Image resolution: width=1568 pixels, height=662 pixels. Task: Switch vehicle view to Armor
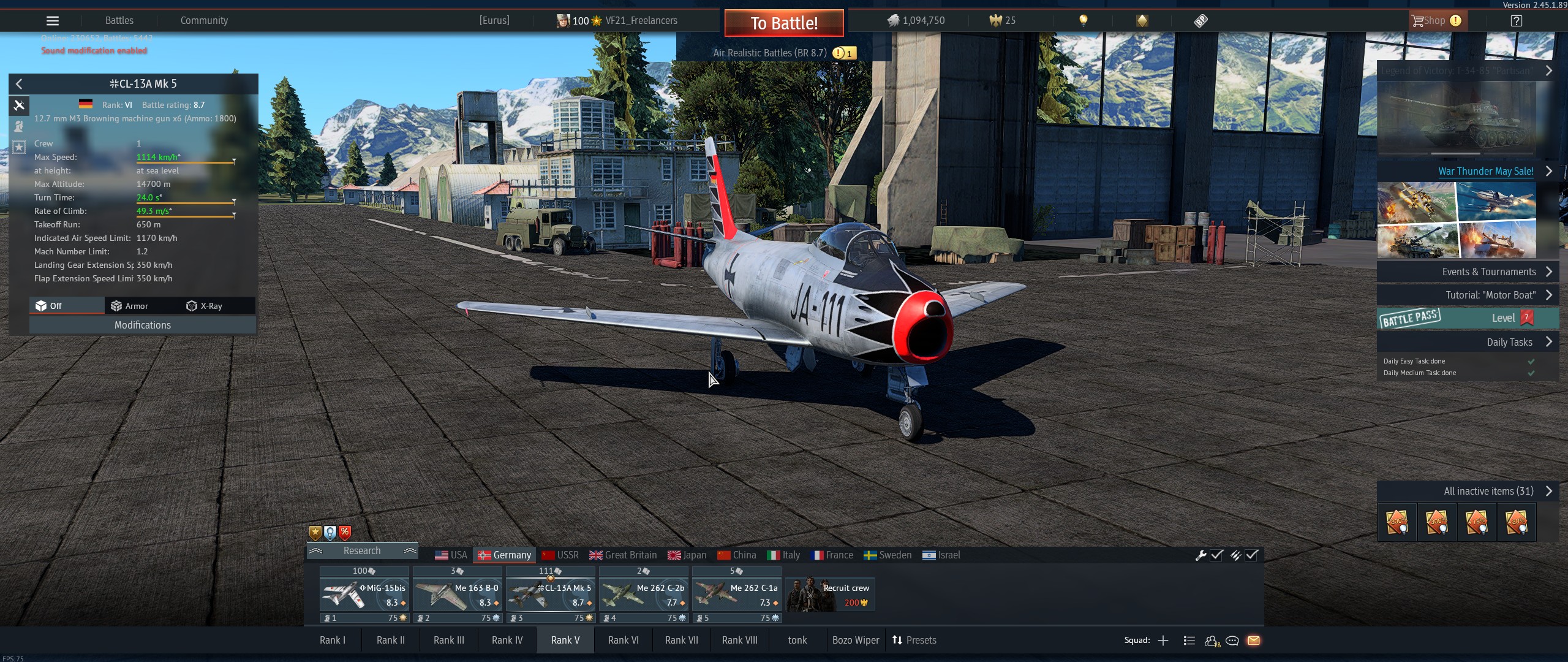point(130,306)
